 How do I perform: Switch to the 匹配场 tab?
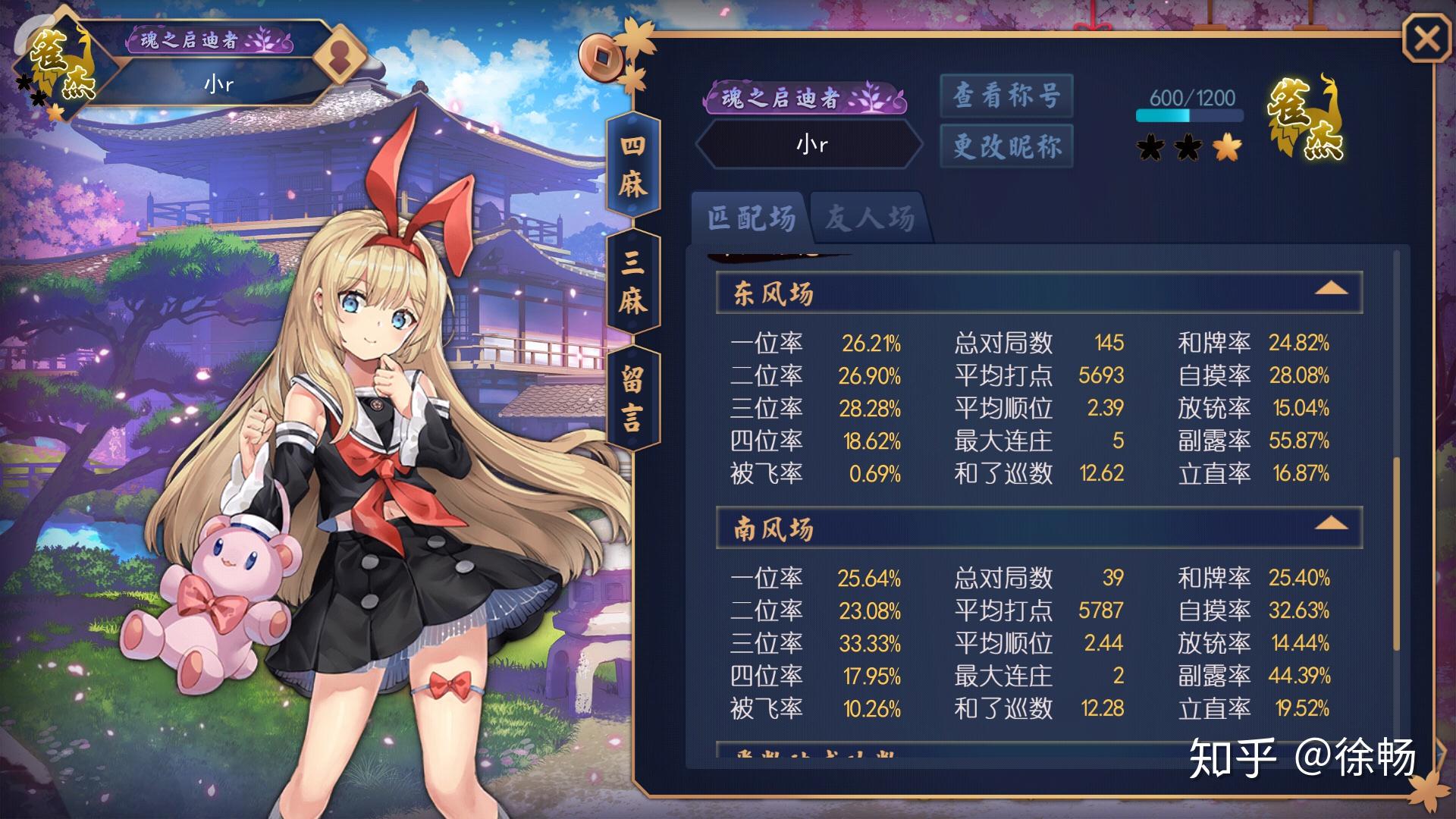(751, 218)
